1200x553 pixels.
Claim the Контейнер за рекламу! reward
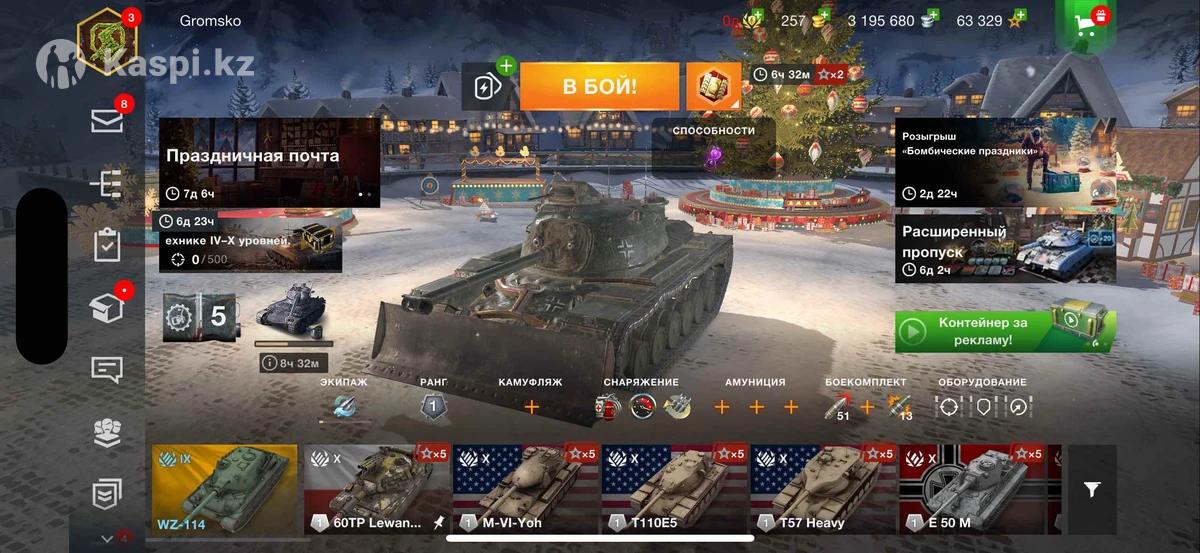pos(1004,331)
